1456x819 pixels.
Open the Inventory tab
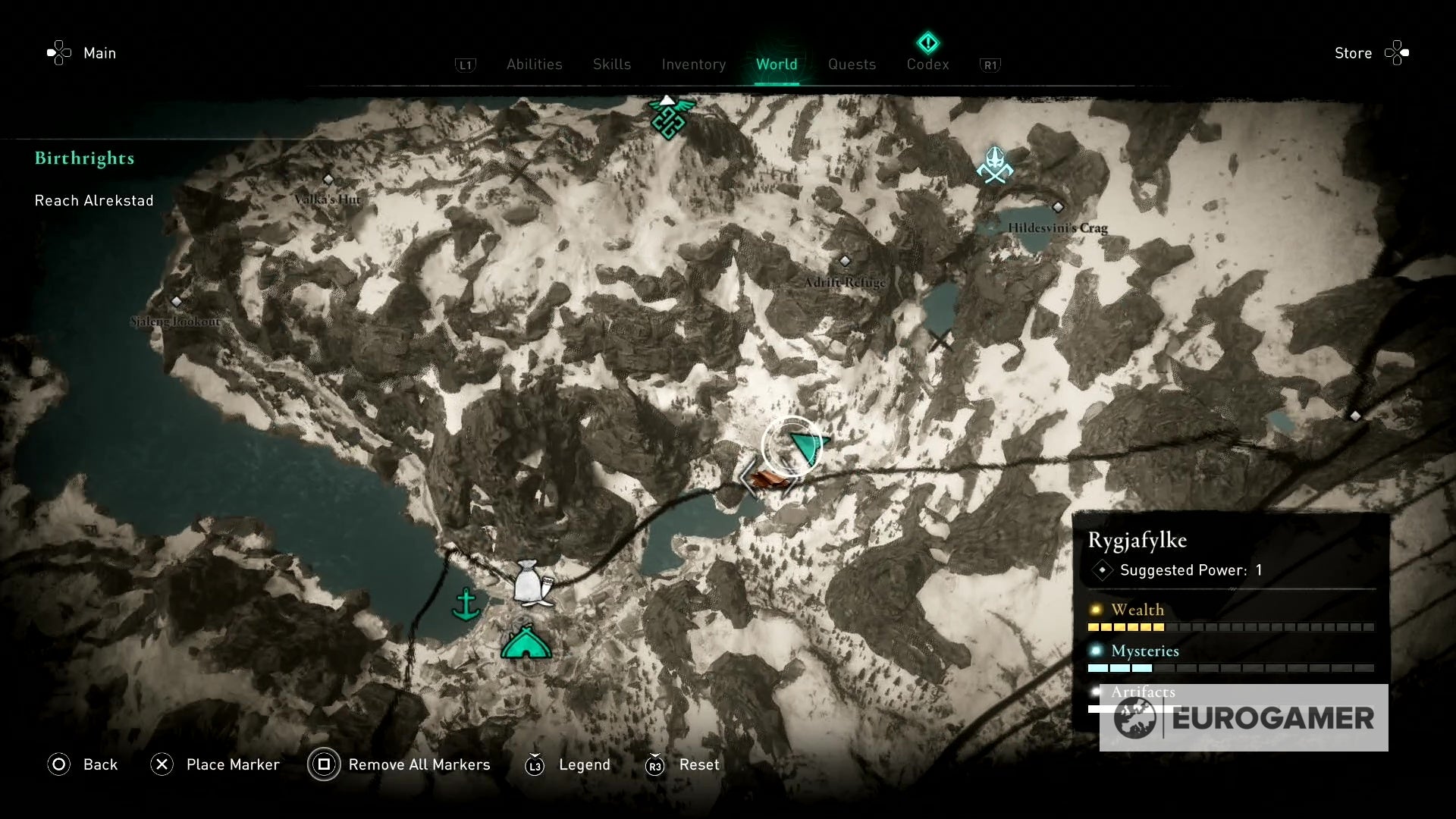[693, 64]
